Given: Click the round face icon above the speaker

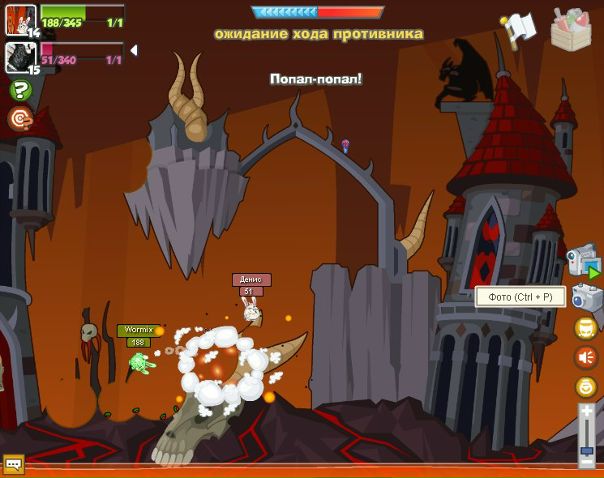Looking at the screenshot, I should 585,328.
